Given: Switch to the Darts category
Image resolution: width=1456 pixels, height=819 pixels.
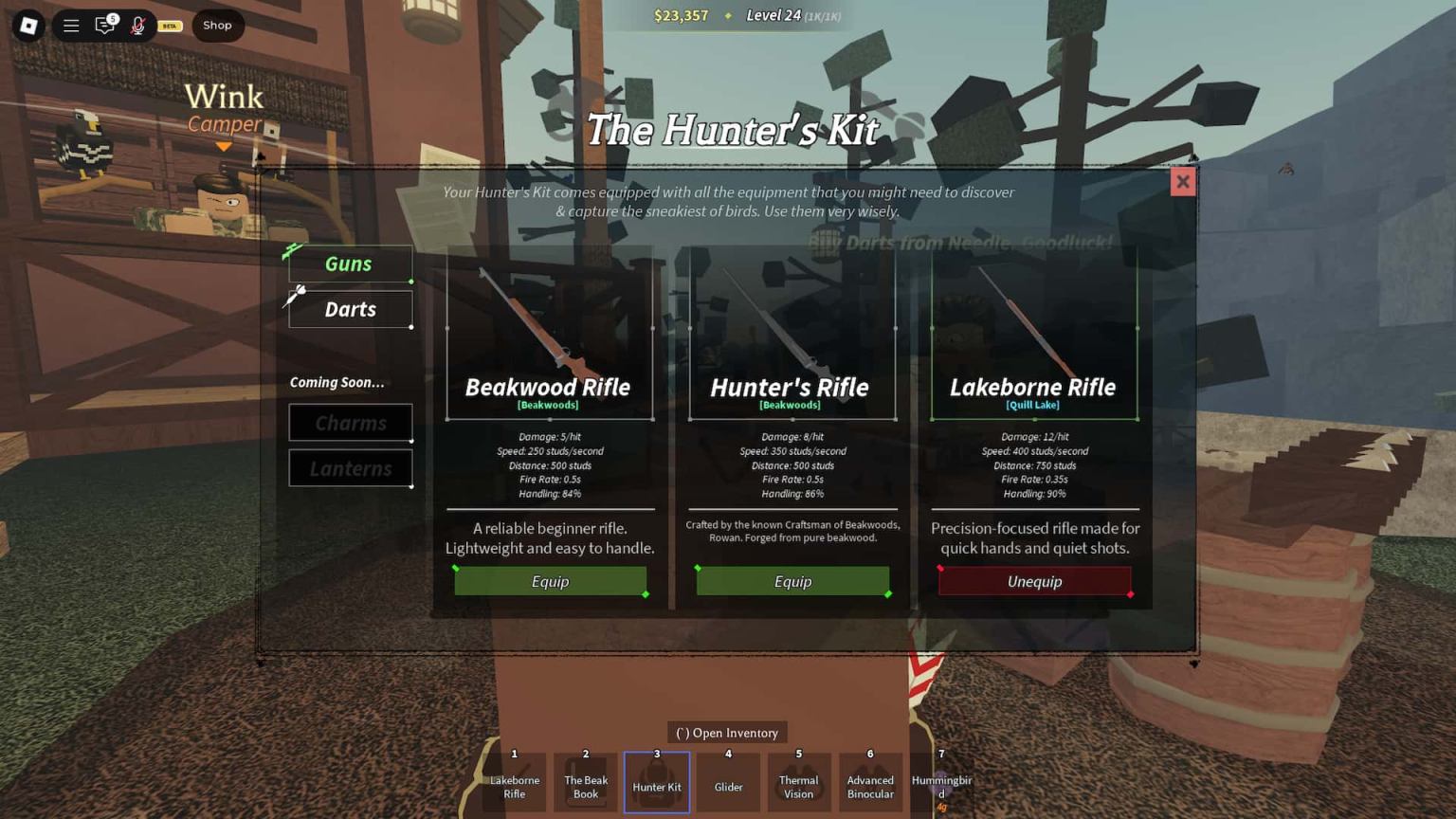Looking at the screenshot, I should [350, 308].
